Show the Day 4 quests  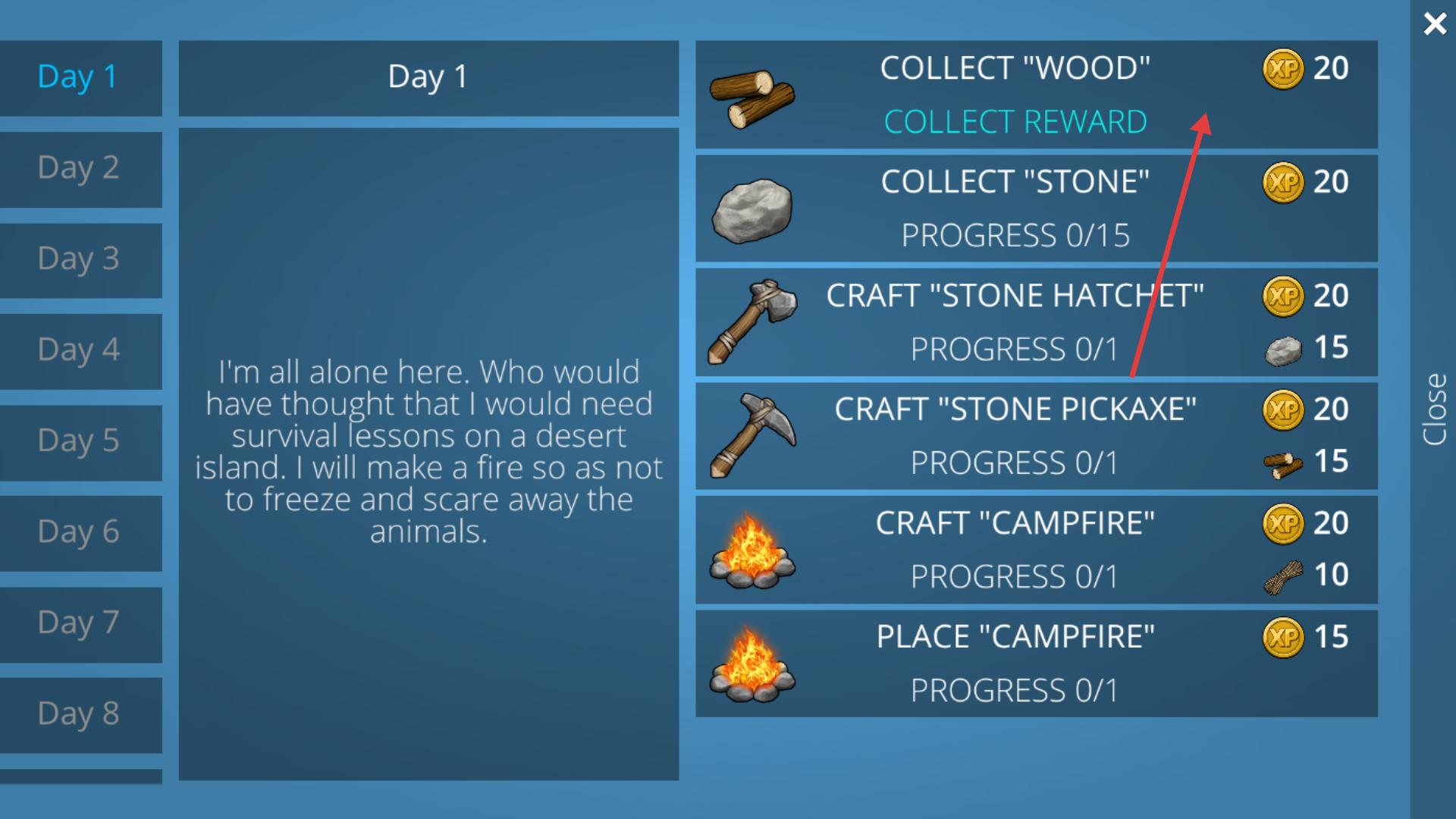78,350
